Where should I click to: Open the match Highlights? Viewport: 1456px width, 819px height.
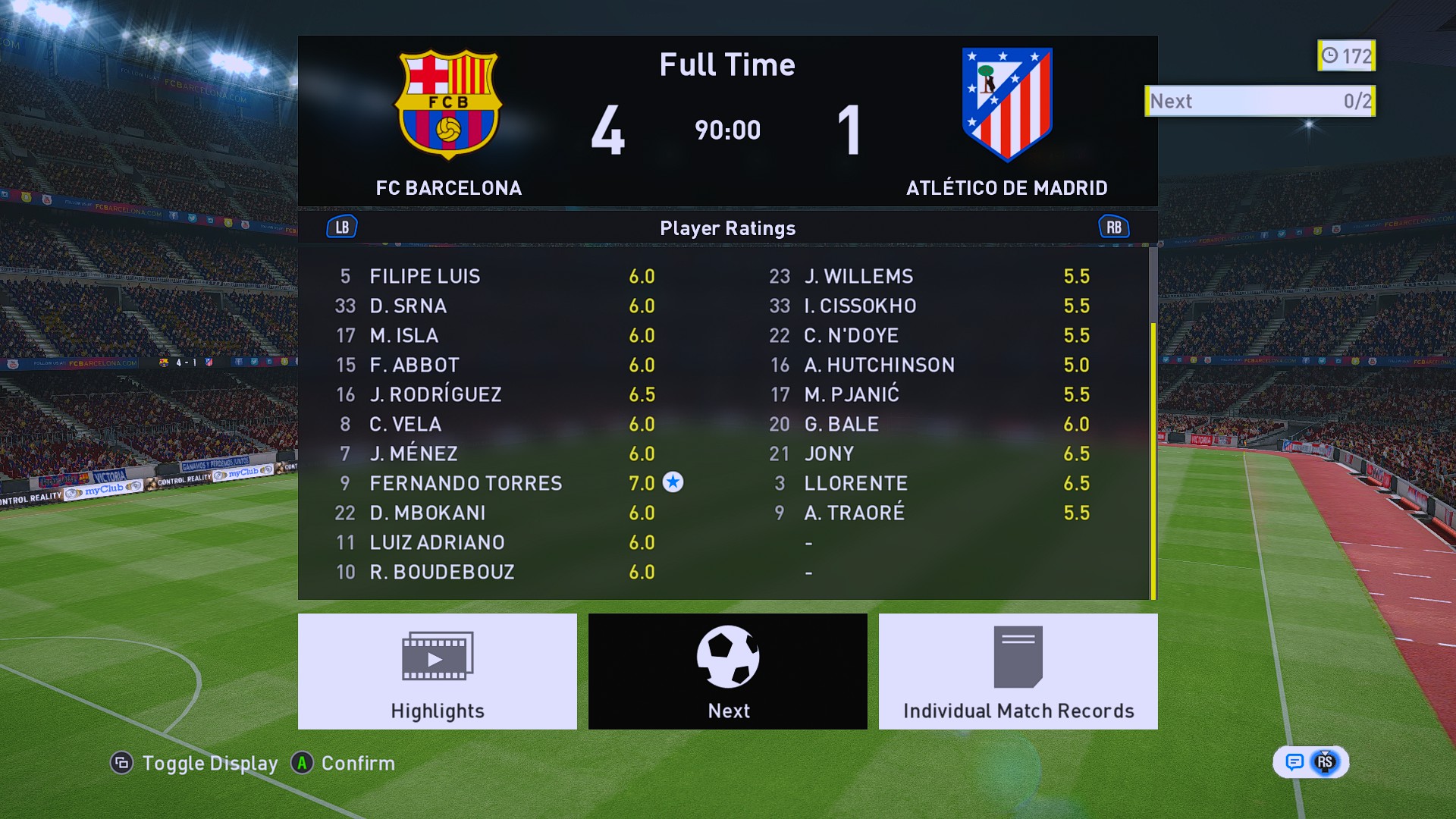pyautogui.click(x=437, y=671)
